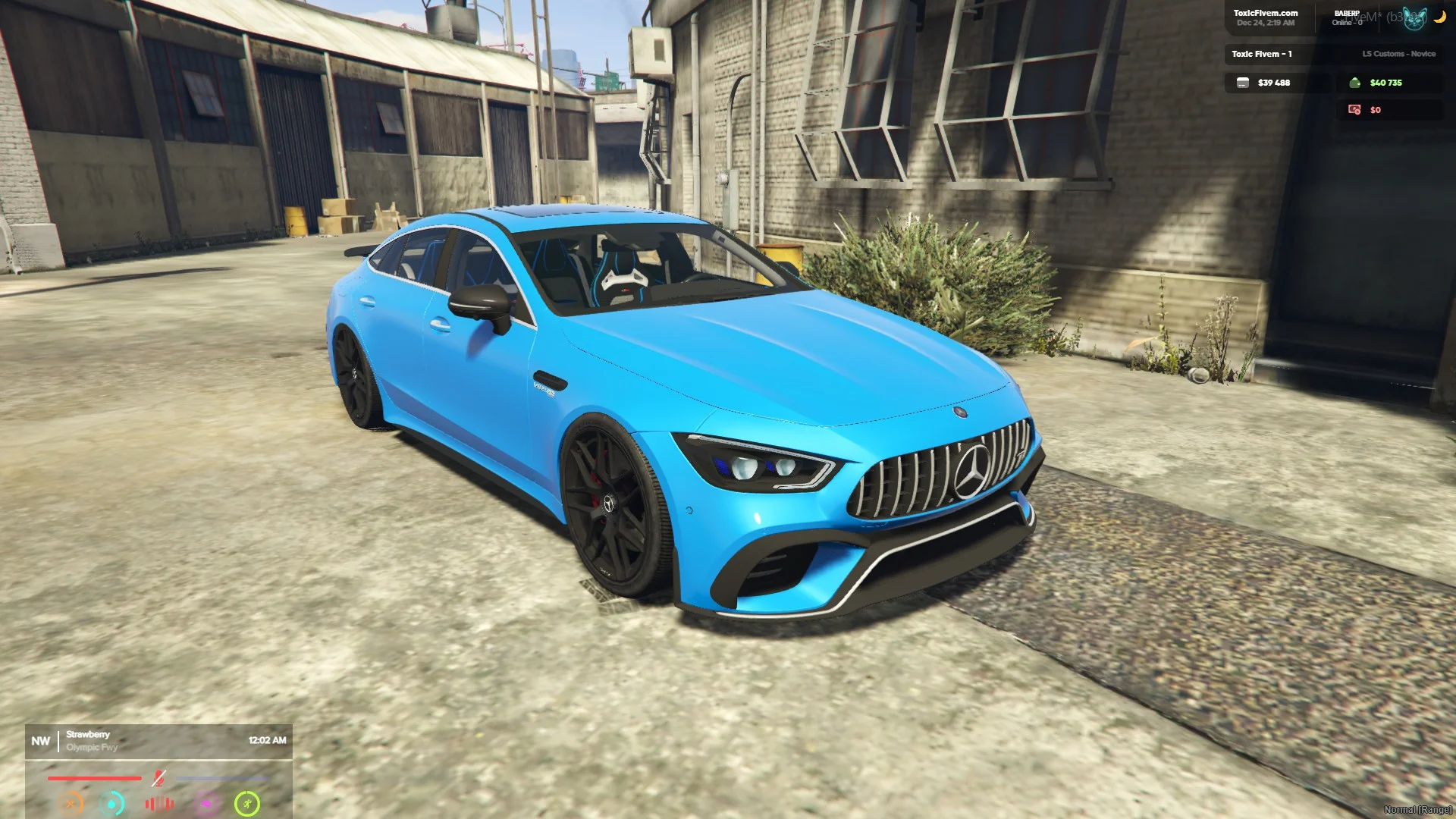Select the pink brain stress icon

pyautogui.click(x=206, y=803)
